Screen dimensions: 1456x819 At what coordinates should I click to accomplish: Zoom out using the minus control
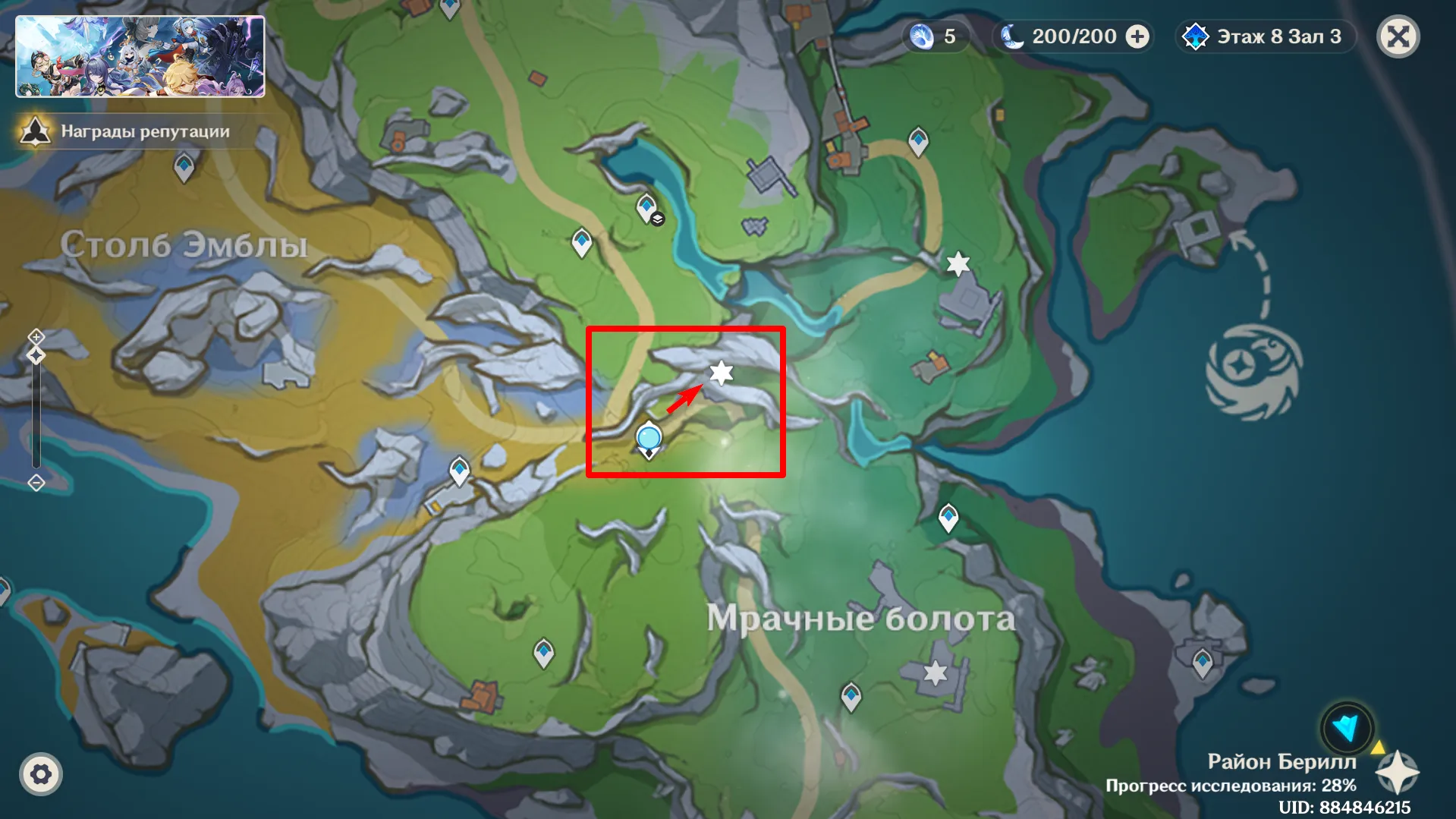pyautogui.click(x=35, y=481)
